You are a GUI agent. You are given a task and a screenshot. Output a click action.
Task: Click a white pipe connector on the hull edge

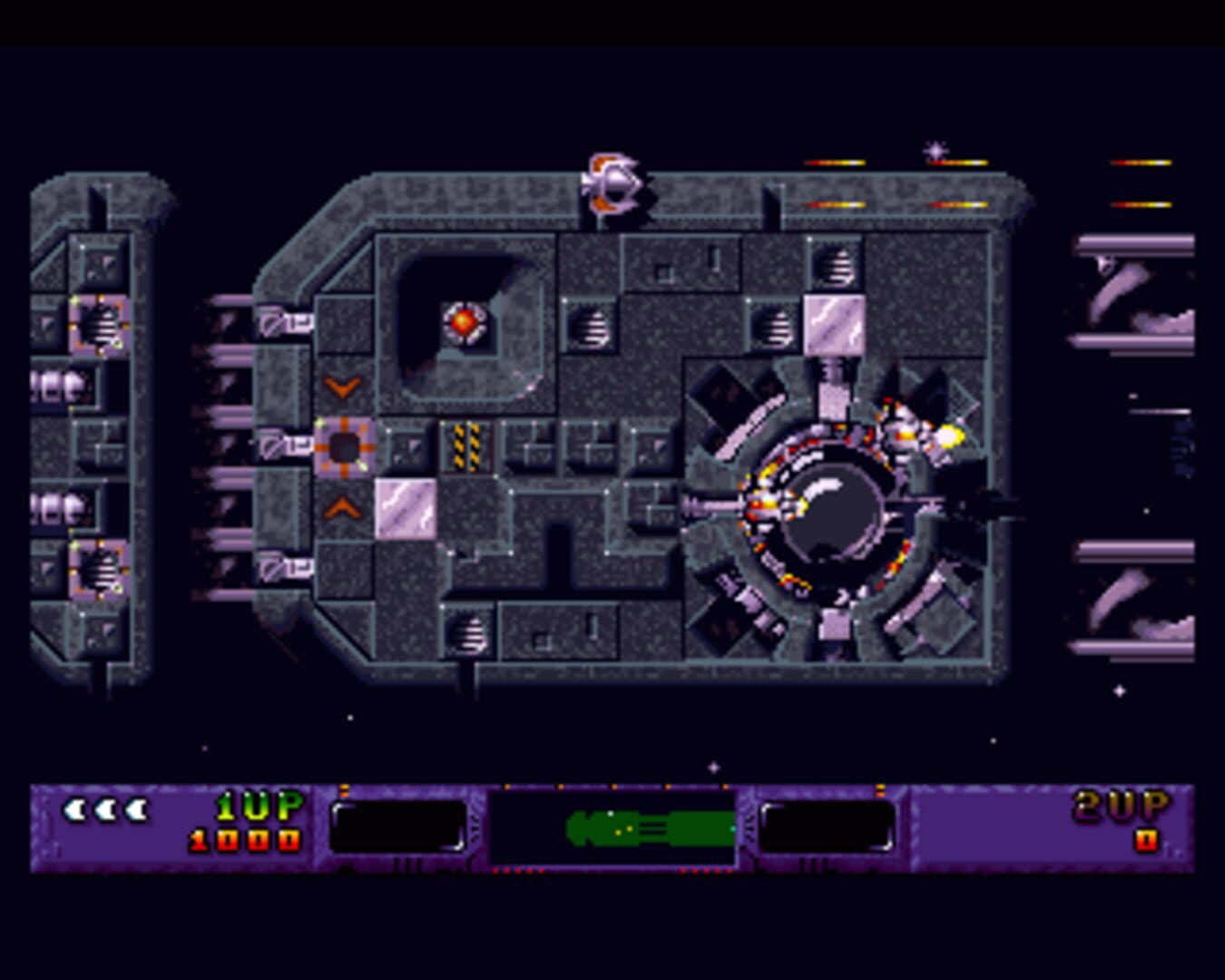[281, 445]
